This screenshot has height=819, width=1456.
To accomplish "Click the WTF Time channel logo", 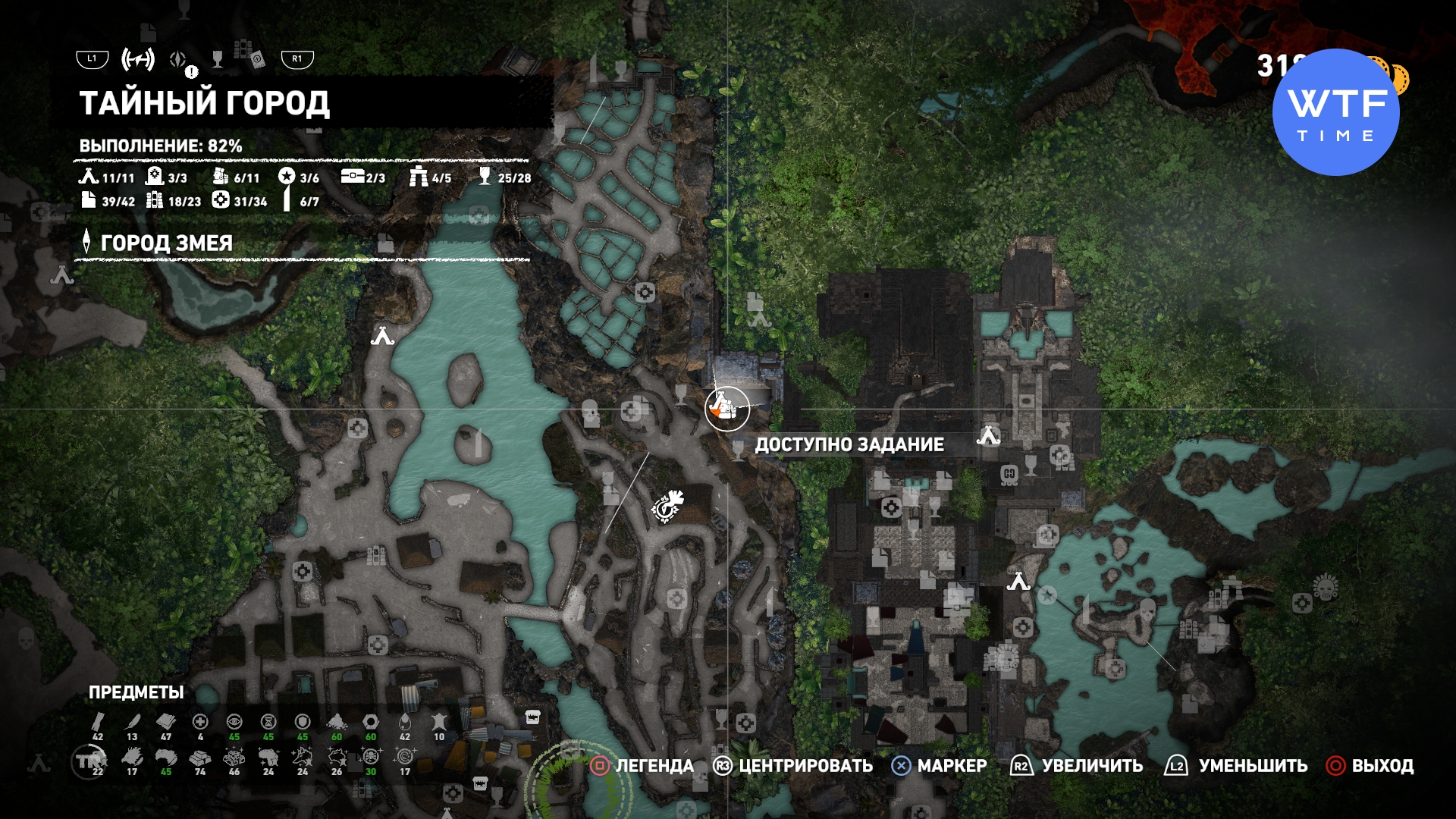I will (x=1335, y=112).
